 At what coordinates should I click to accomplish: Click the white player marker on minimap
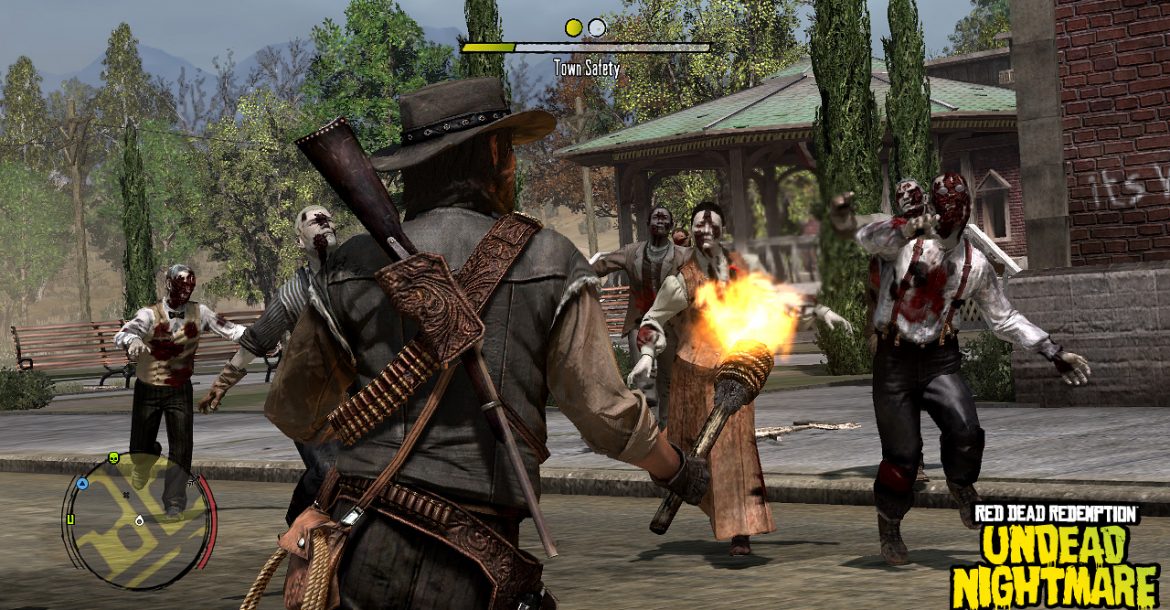tap(139, 521)
